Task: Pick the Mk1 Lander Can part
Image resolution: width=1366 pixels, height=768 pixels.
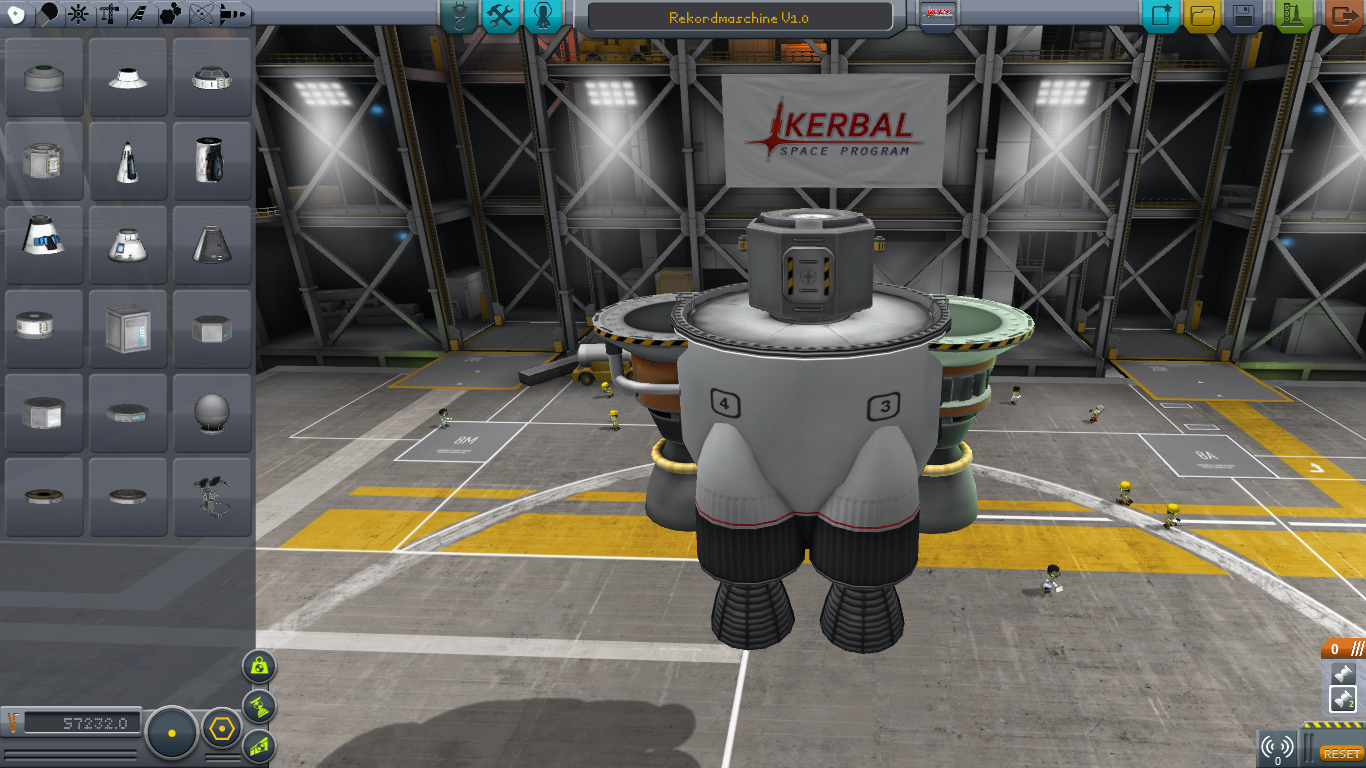Action: (43, 161)
